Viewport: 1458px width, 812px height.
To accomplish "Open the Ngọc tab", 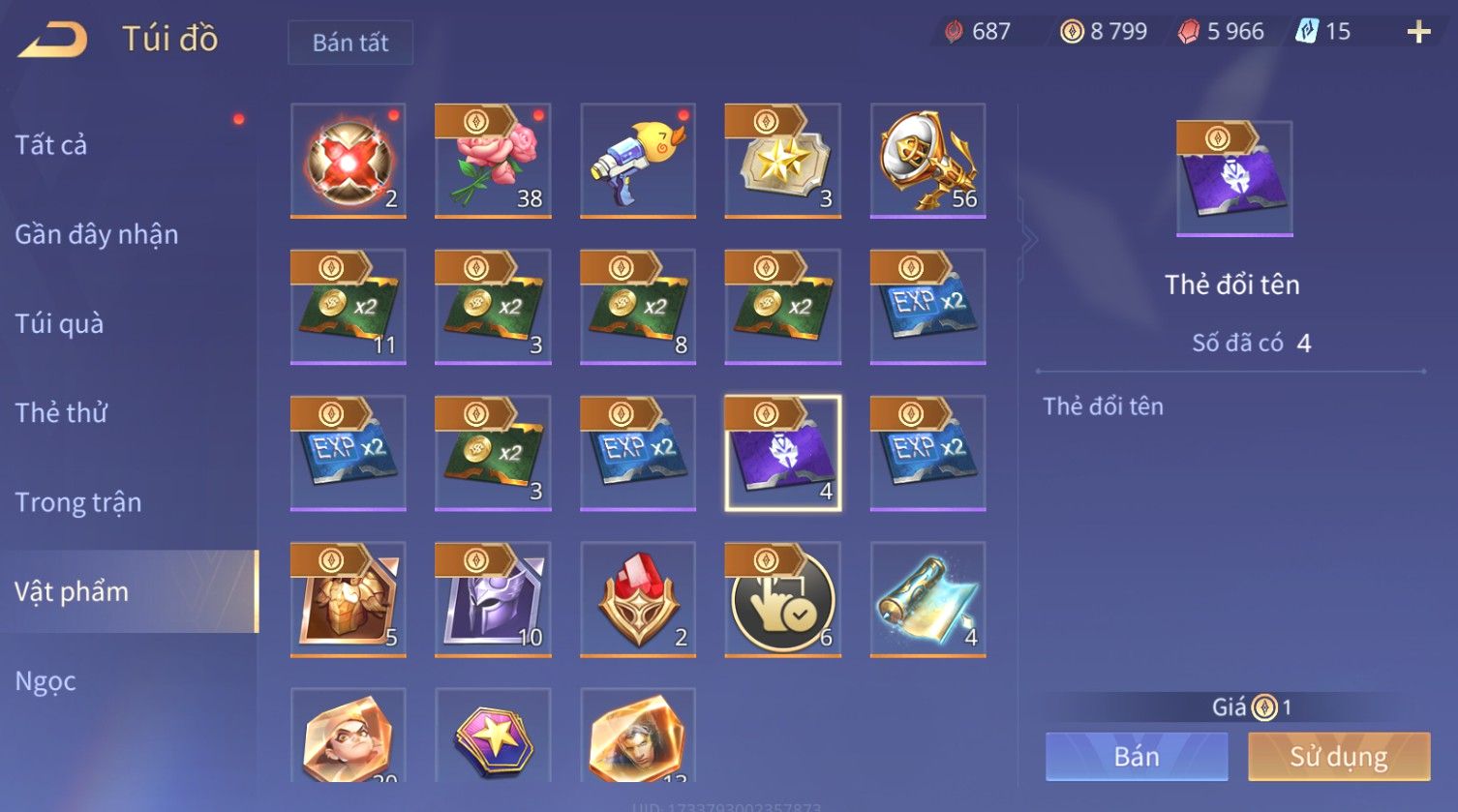I will coord(46,681).
